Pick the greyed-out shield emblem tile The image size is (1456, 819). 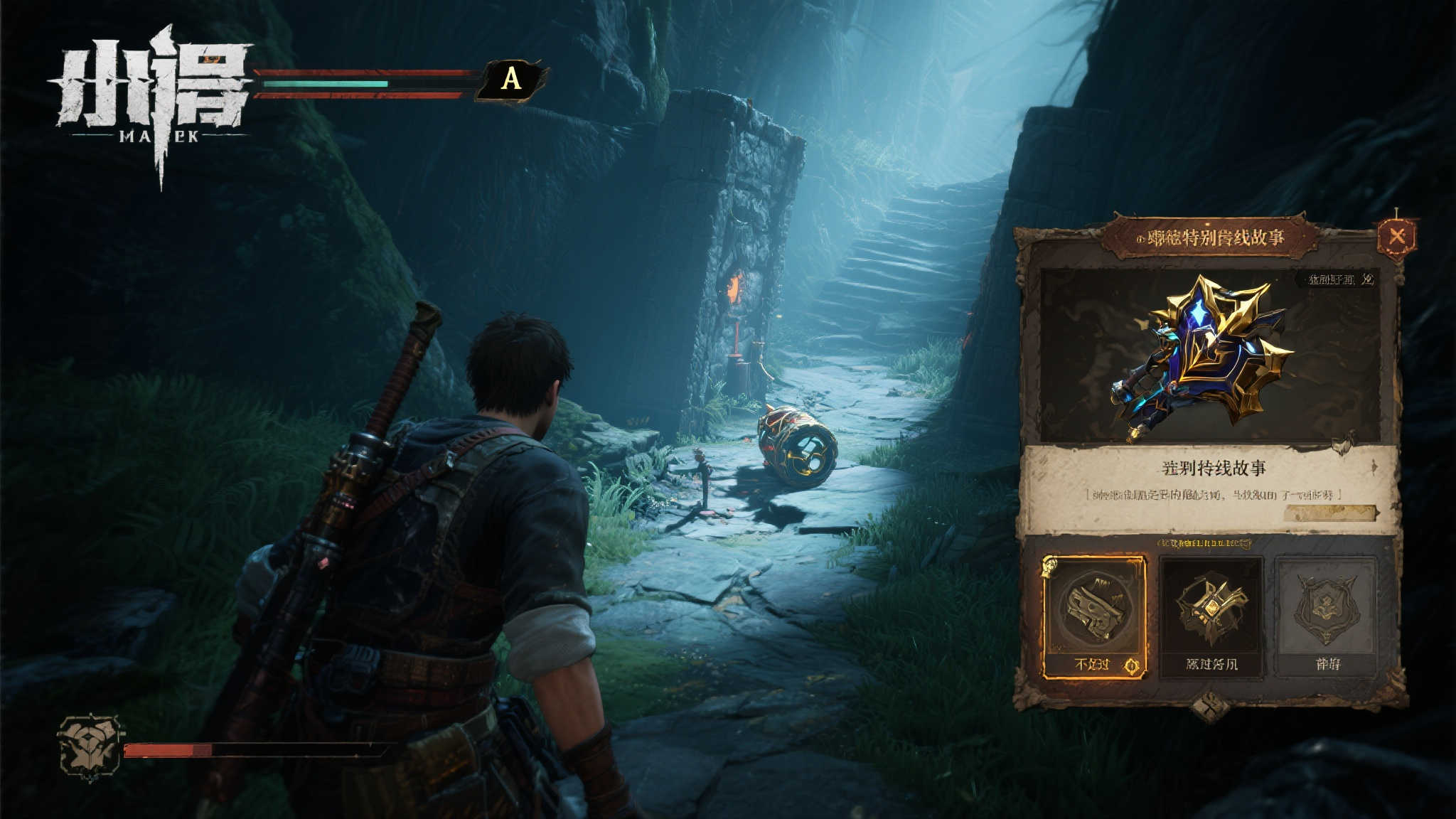click(1327, 617)
